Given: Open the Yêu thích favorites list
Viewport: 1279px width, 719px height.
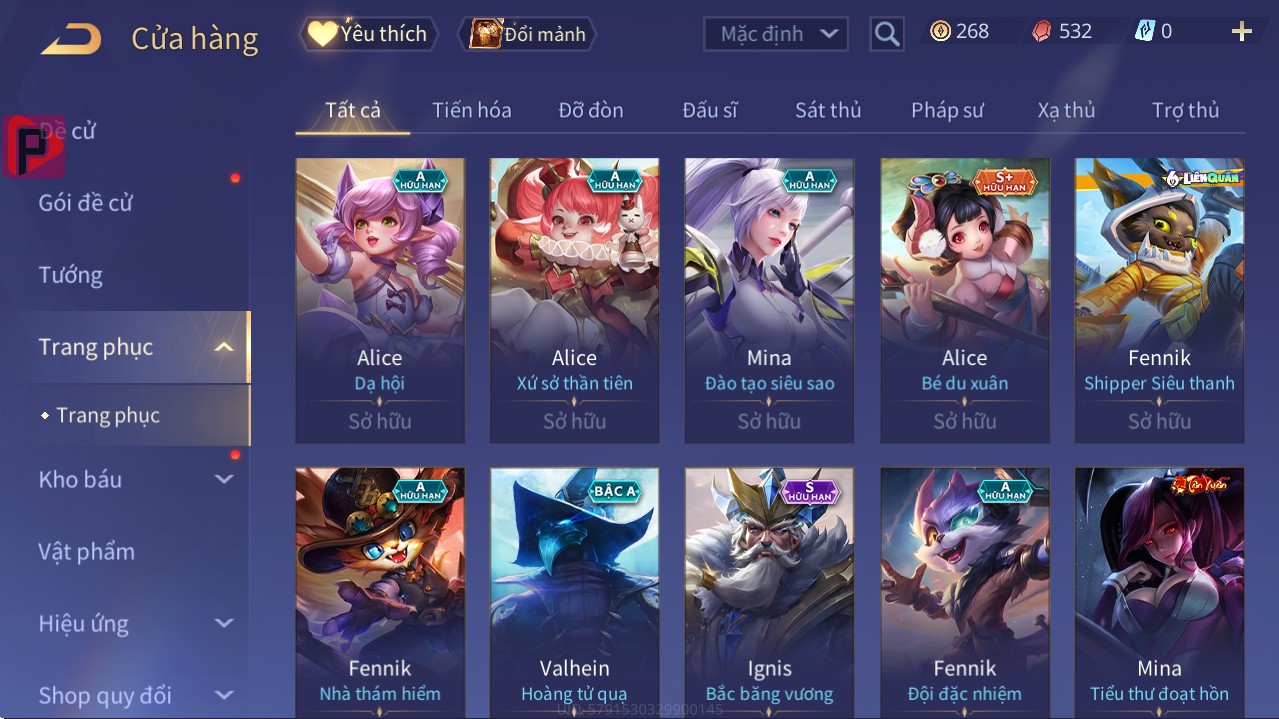Looking at the screenshot, I should pyautogui.click(x=367, y=34).
